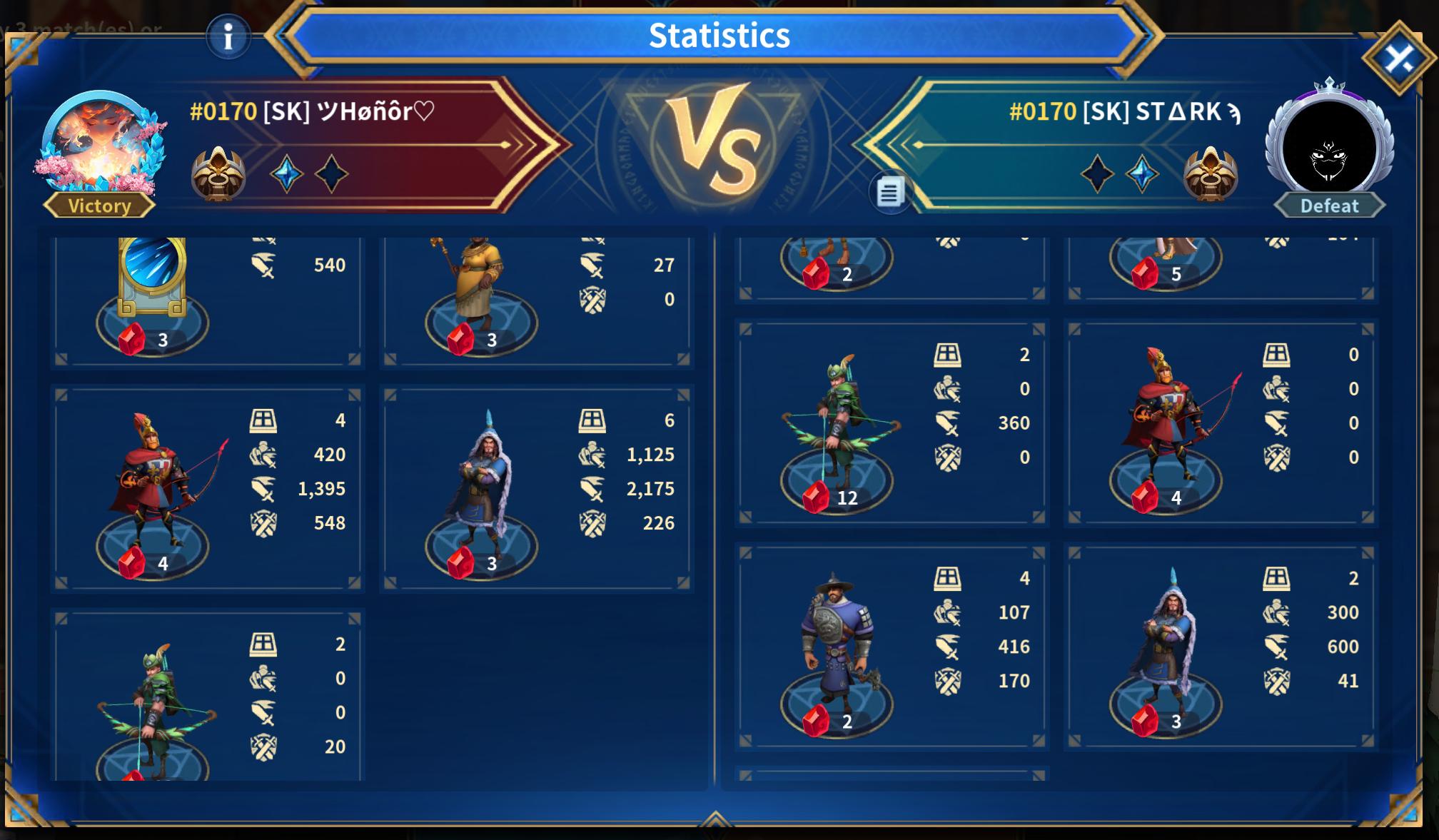
Task: Select the red archer card with 1,395 damage
Action: [207, 489]
